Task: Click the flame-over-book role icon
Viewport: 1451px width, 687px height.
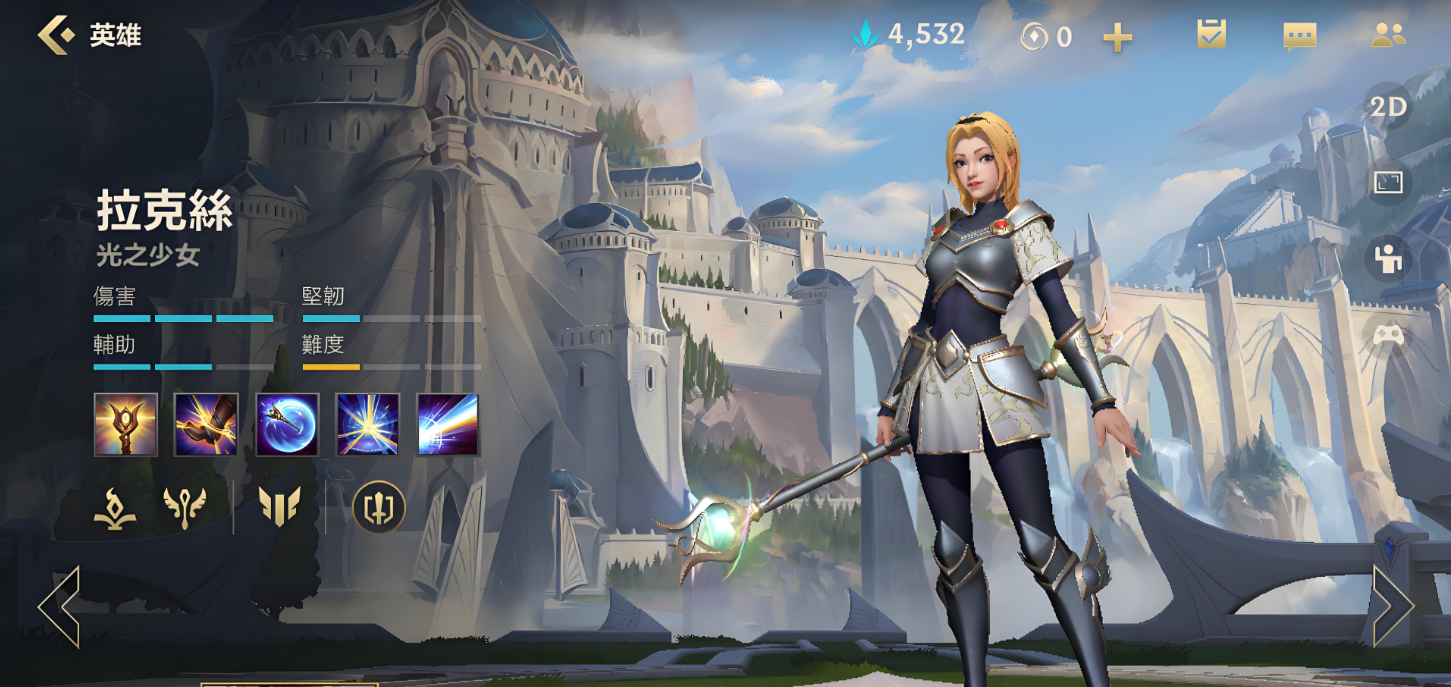Action: pyautogui.click(x=115, y=508)
